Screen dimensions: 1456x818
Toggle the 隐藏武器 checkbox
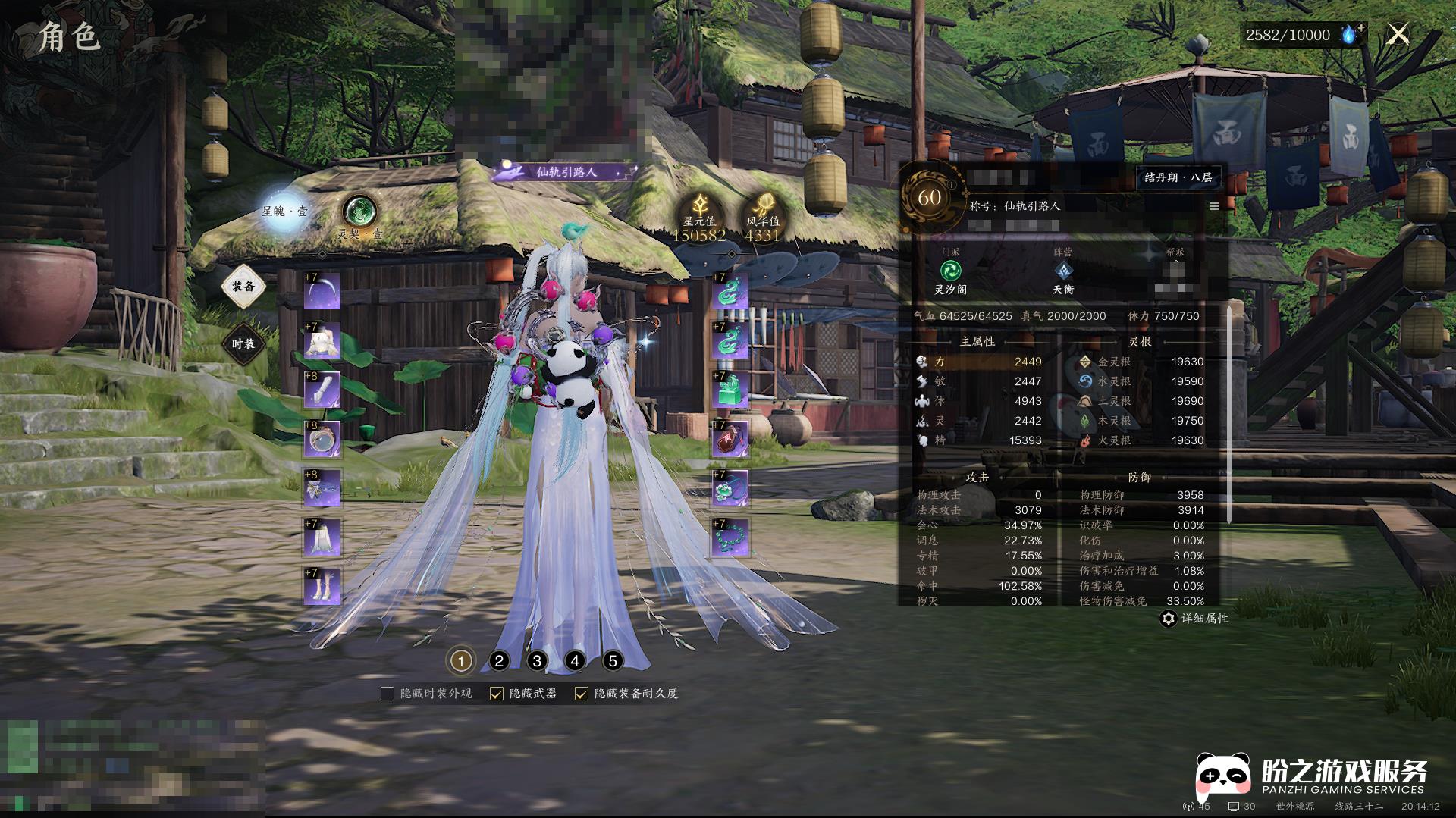pyautogui.click(x=497, y=694)
